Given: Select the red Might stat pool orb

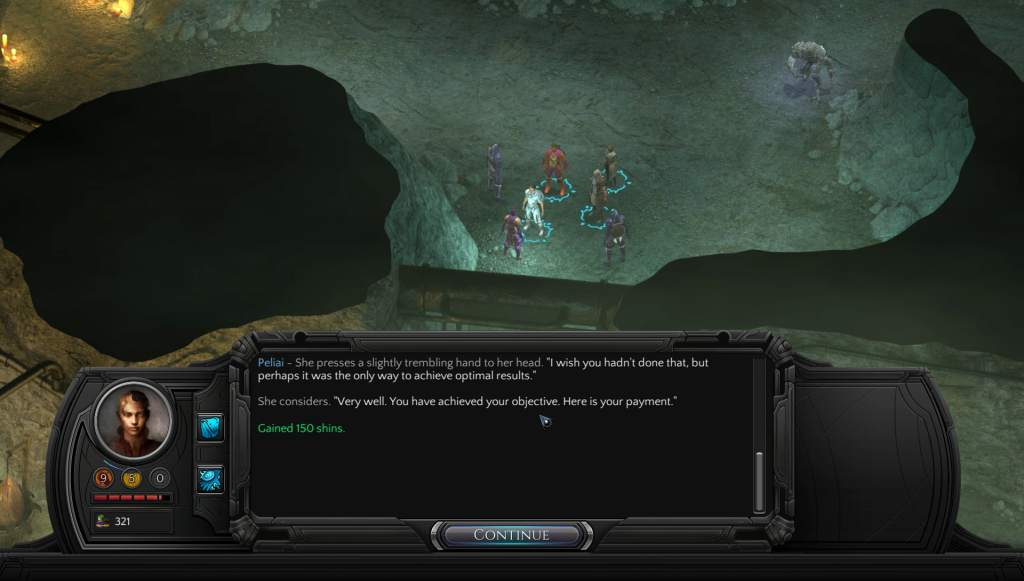Looking at the screenshot, I should 104,478.
